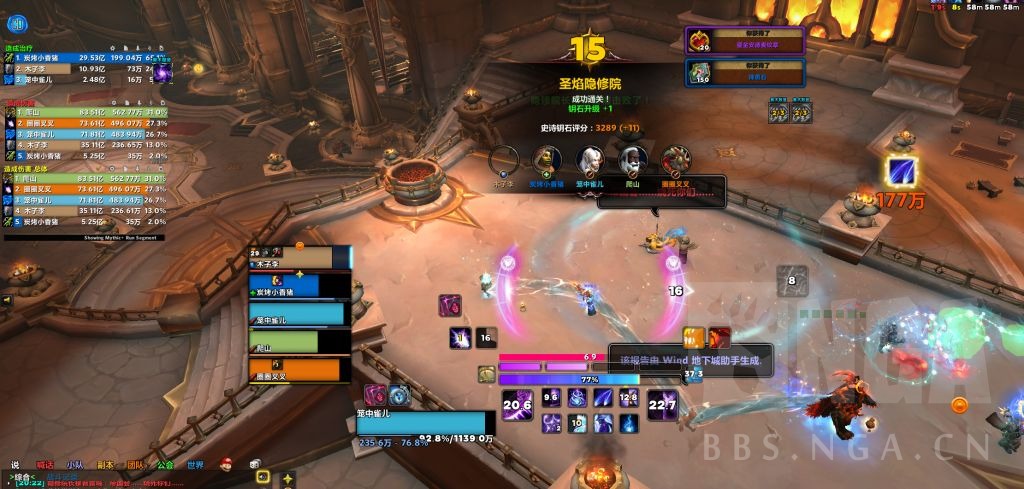Switch chat to the 公会 channel
The width and height of the screenshot is (1024, 489).
coord(165,465)
